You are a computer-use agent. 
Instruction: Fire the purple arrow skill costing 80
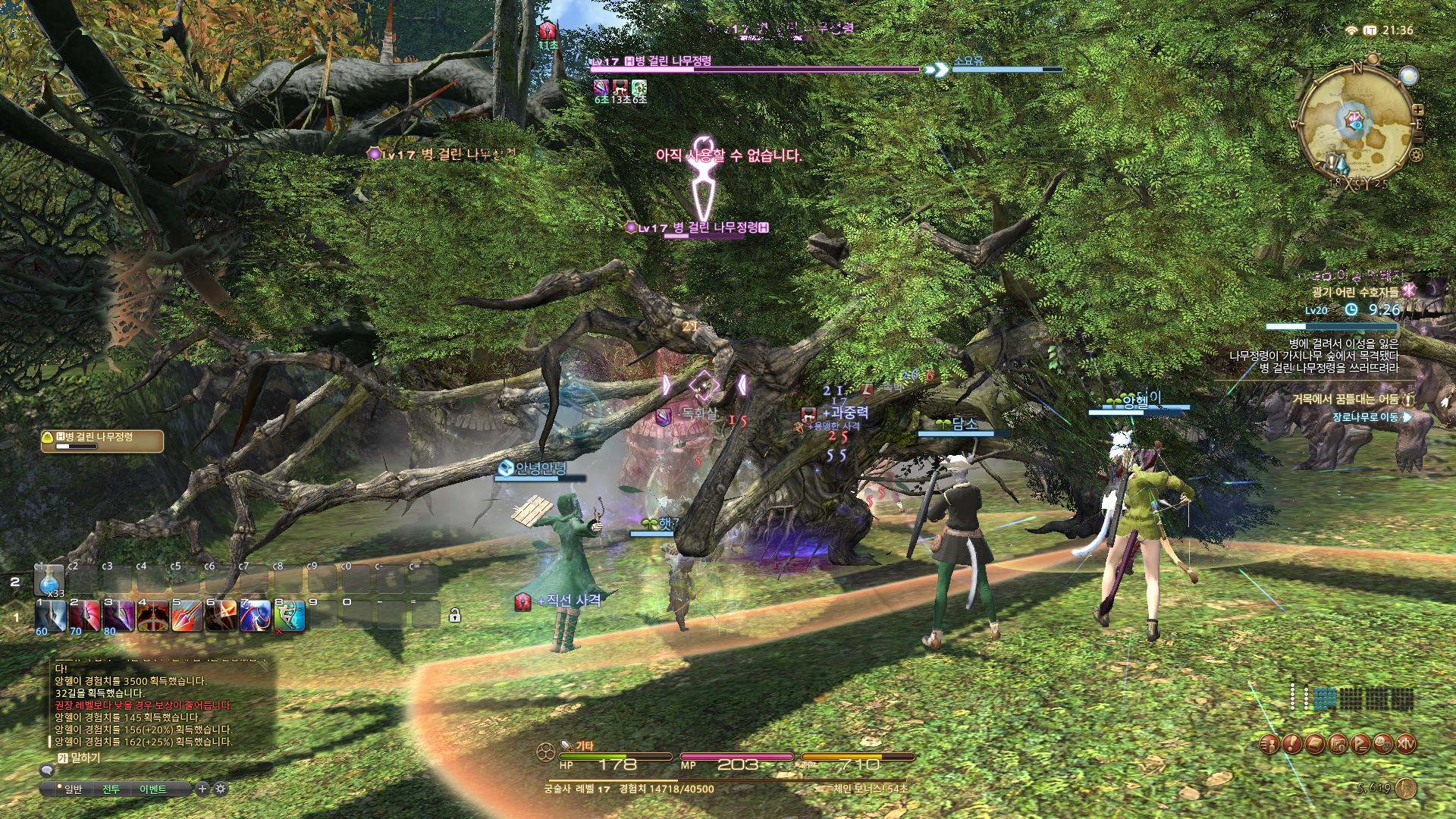(x=119, y=615)
